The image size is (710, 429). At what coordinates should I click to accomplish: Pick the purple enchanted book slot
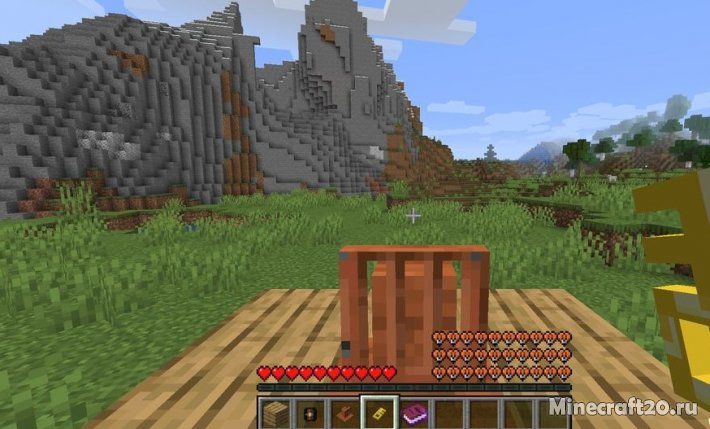click(413, 412)
